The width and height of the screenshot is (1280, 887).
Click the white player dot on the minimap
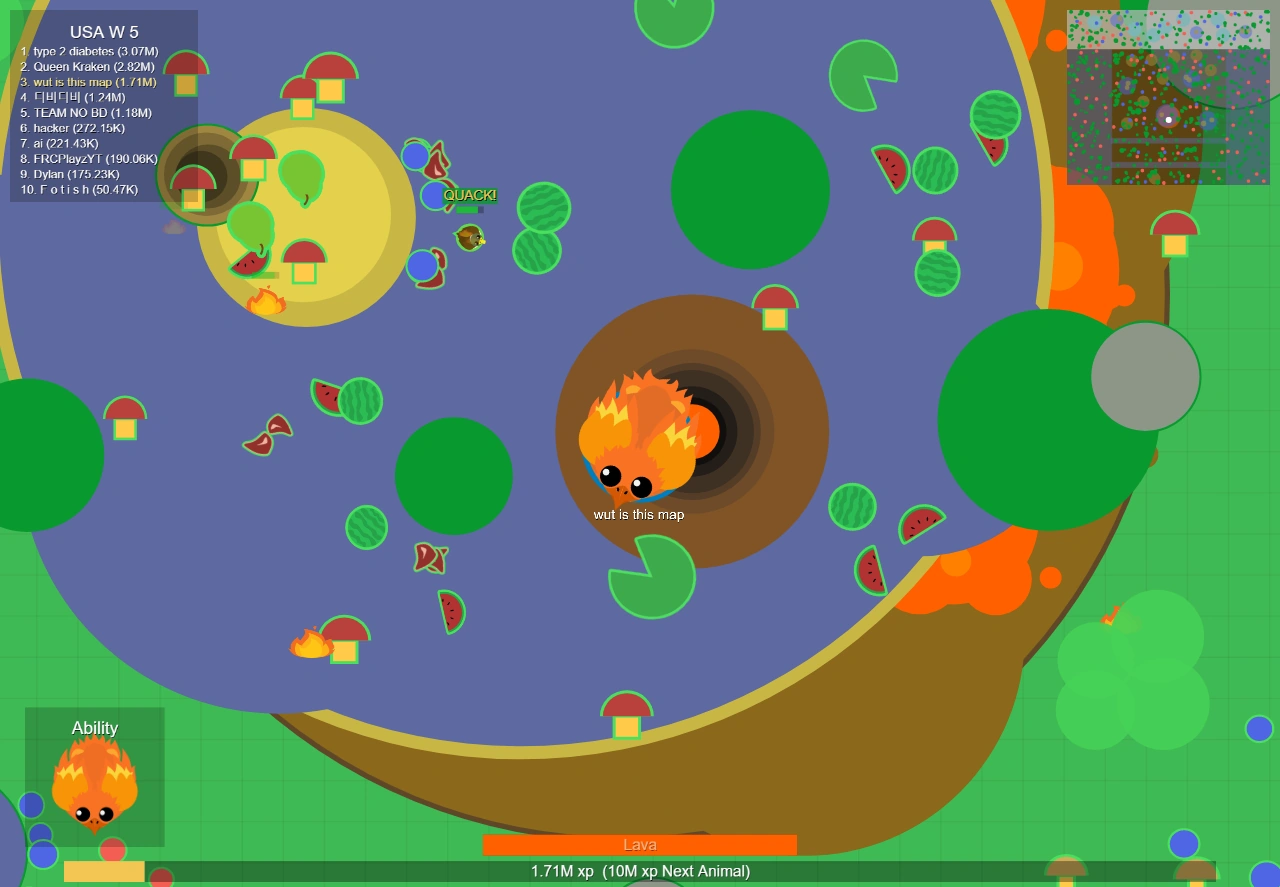pos(1169,118)
